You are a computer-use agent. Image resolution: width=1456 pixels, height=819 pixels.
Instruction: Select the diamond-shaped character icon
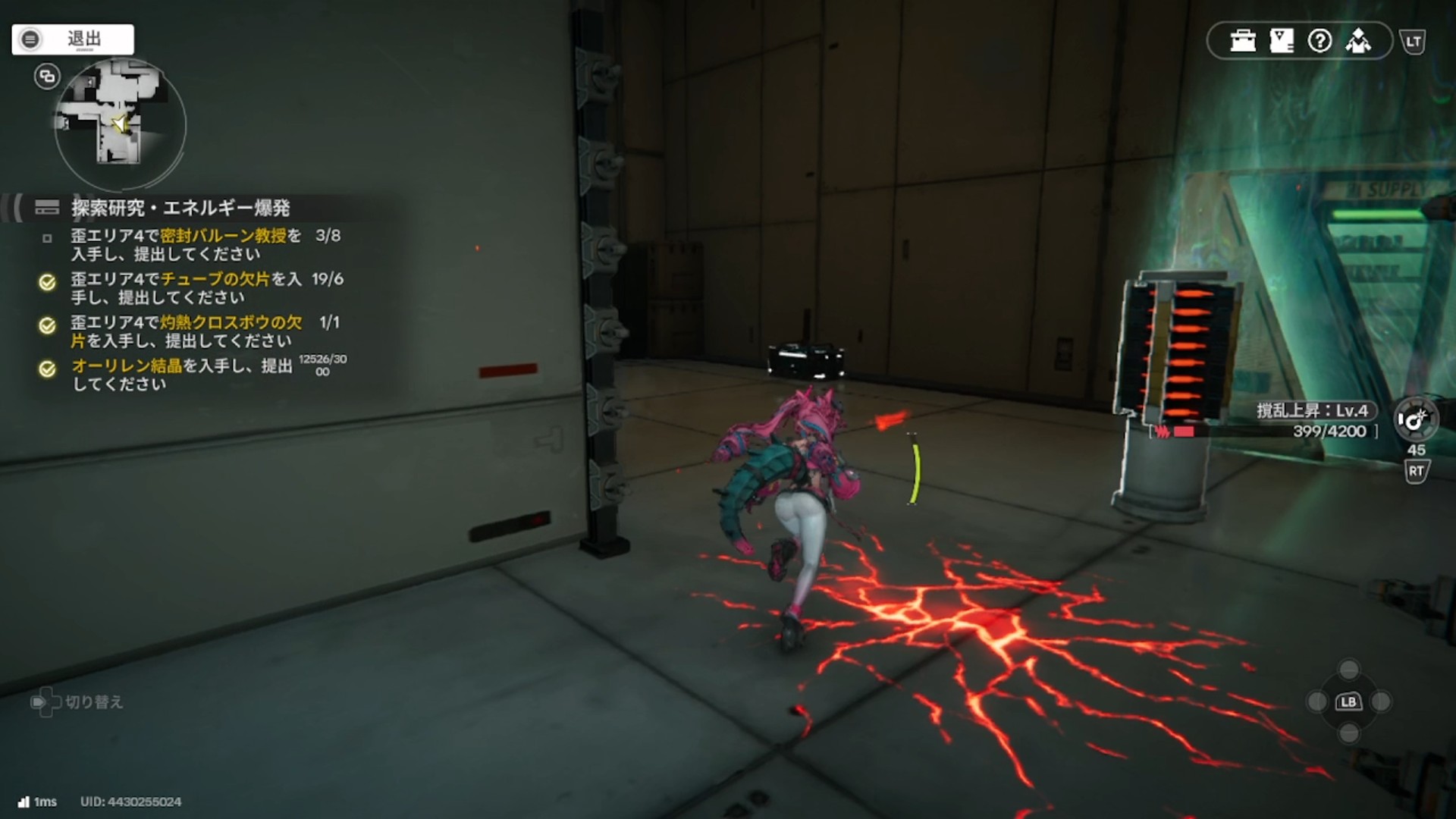coord(1358,41)
